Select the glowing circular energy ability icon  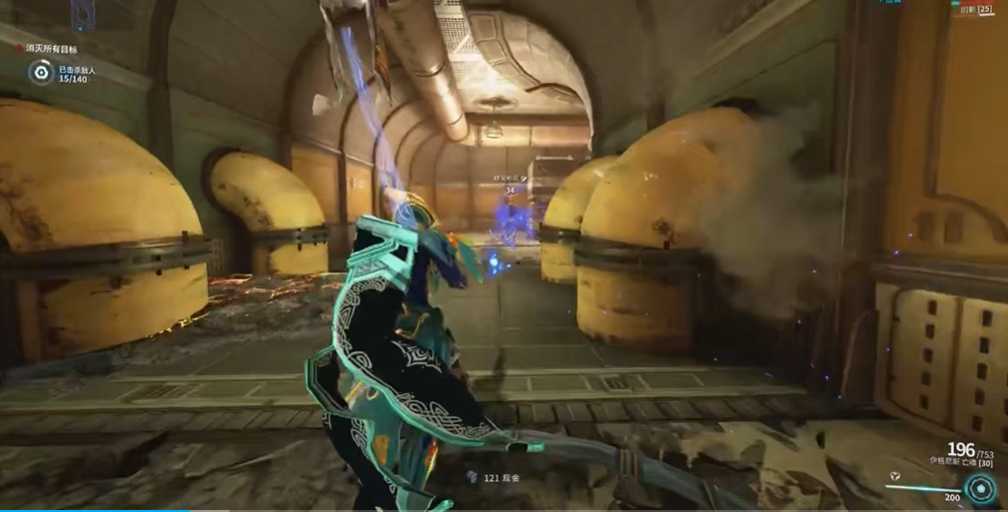coord(980,489)
